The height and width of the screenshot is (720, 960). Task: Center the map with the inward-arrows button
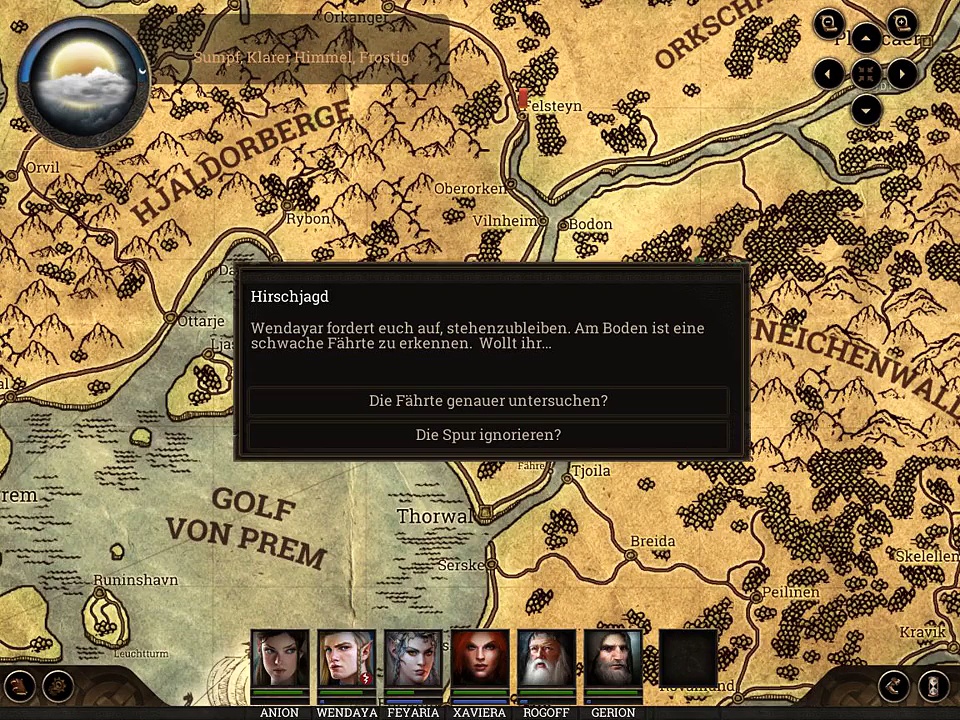click(866, 73)
